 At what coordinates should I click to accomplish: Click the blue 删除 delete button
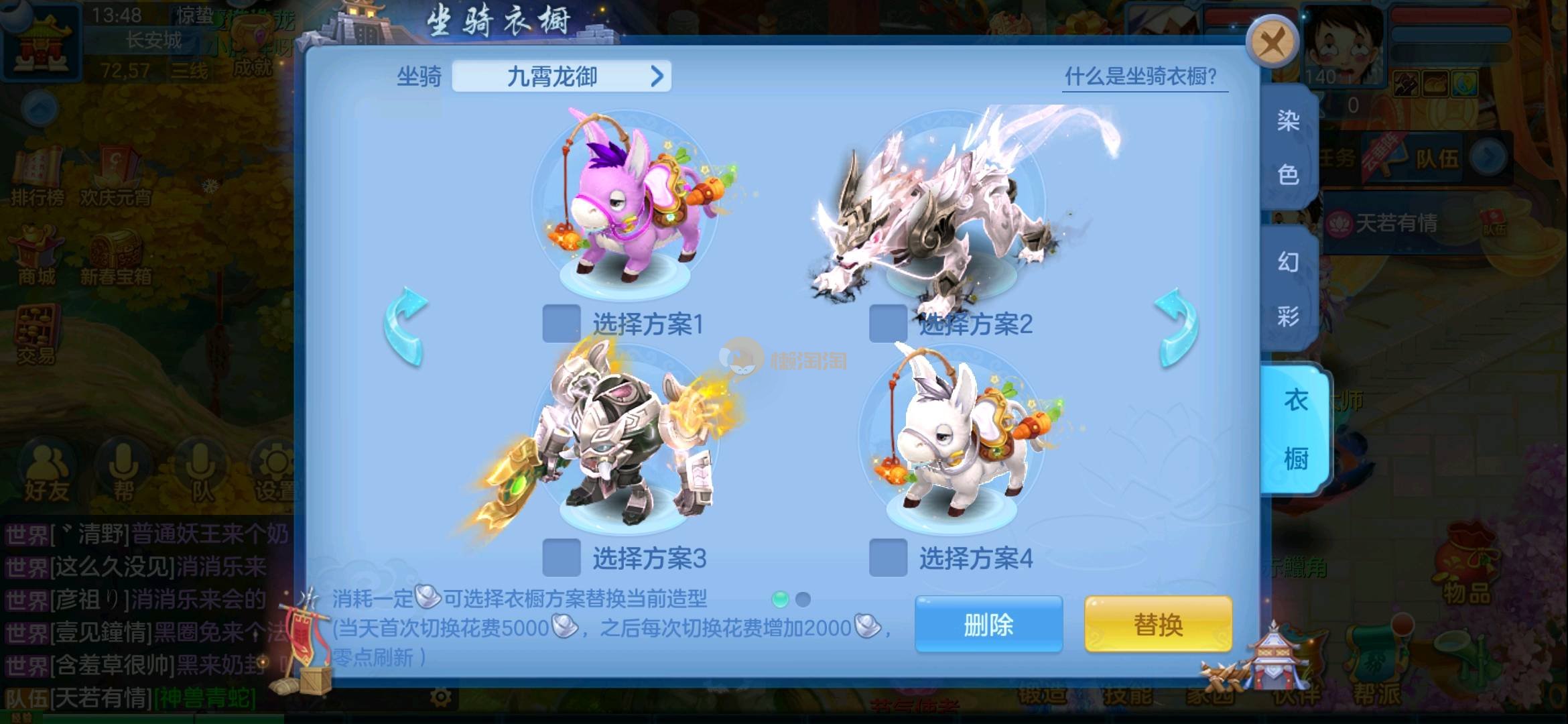(x=988, y=625)
